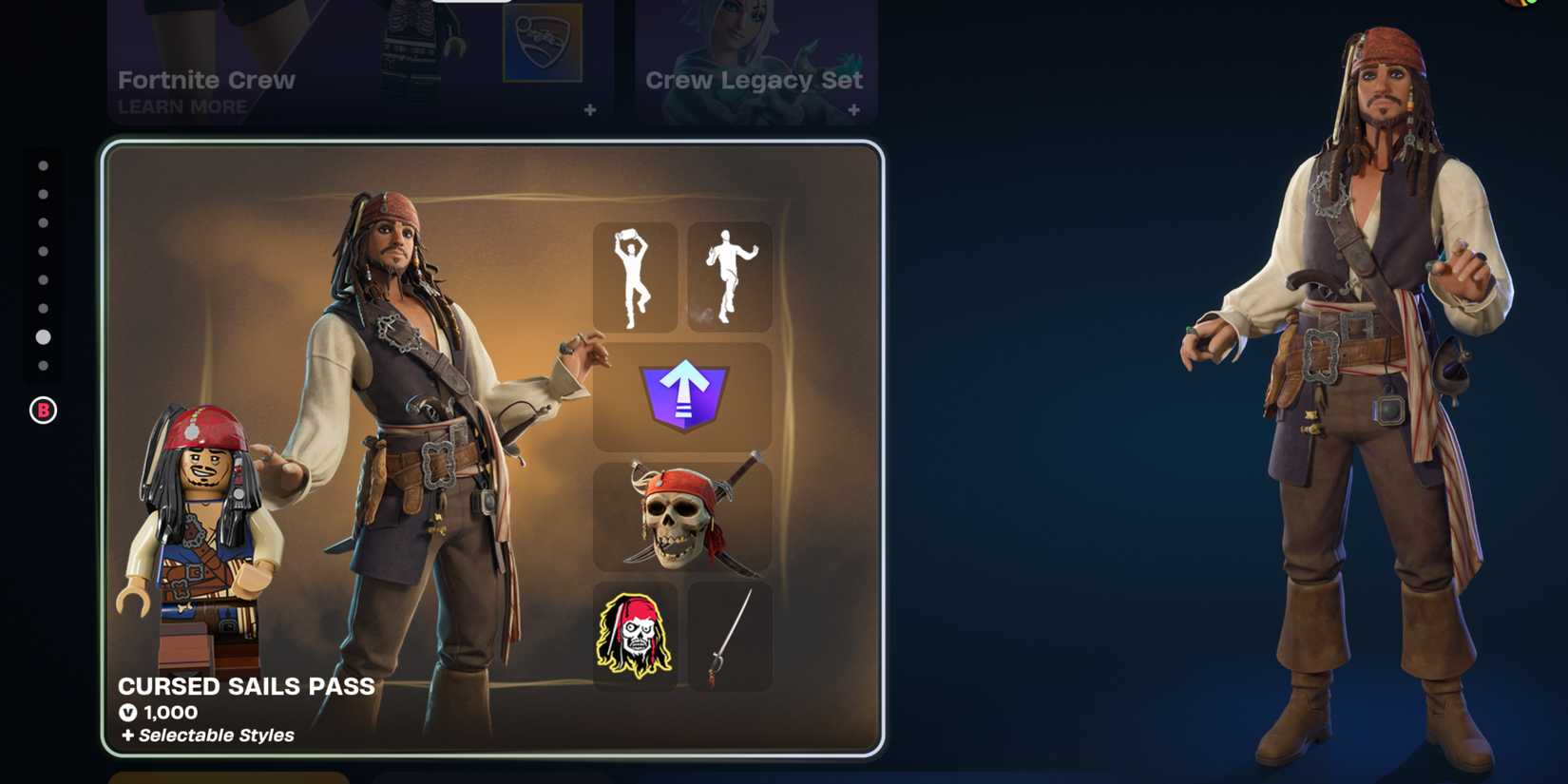Image resolution: width=1568 pixels, height=784 pixels.
Task: Click the purple level-up token icon
Action: pos(682,394)
